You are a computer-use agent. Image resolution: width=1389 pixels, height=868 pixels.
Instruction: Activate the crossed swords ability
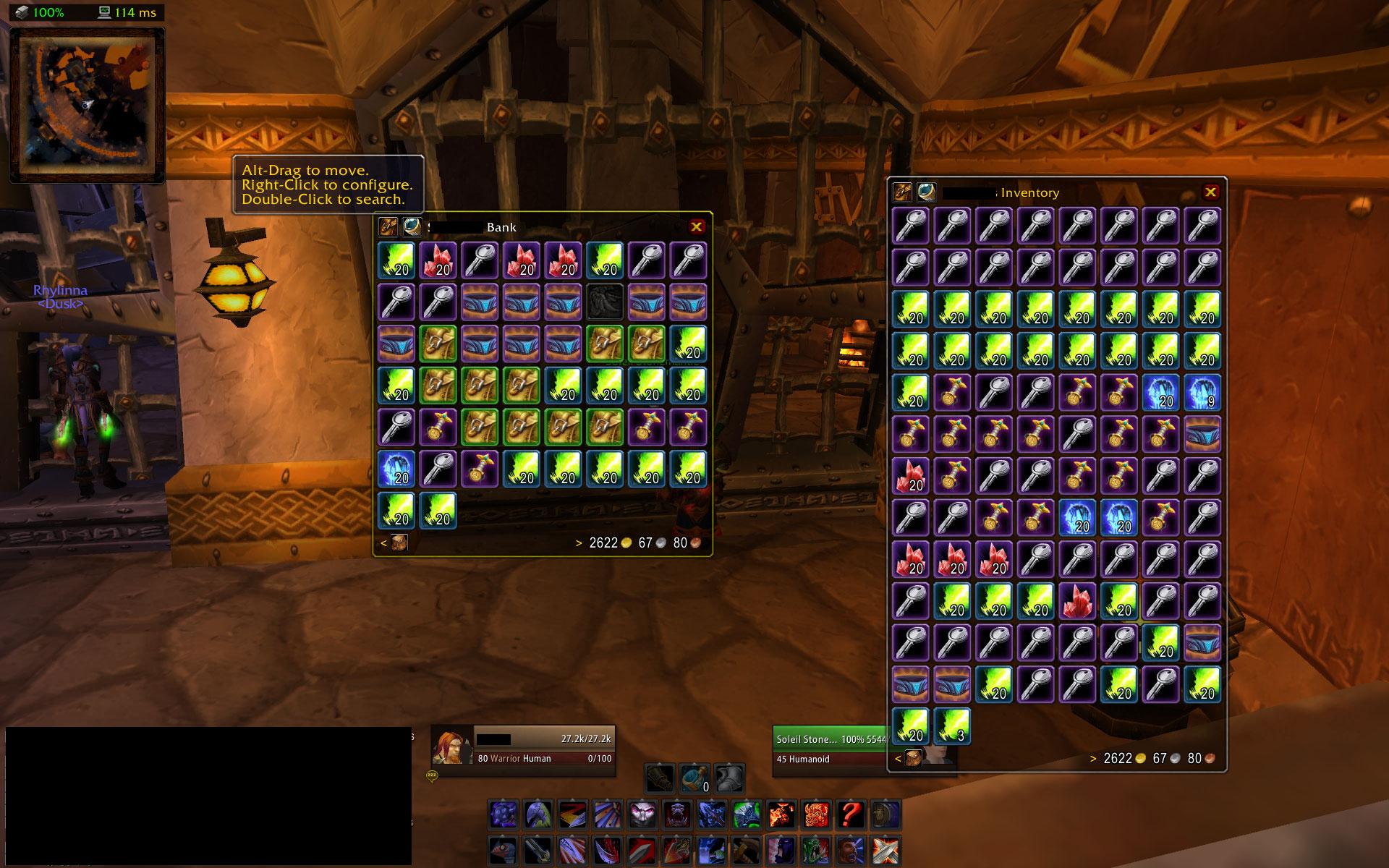885,850
